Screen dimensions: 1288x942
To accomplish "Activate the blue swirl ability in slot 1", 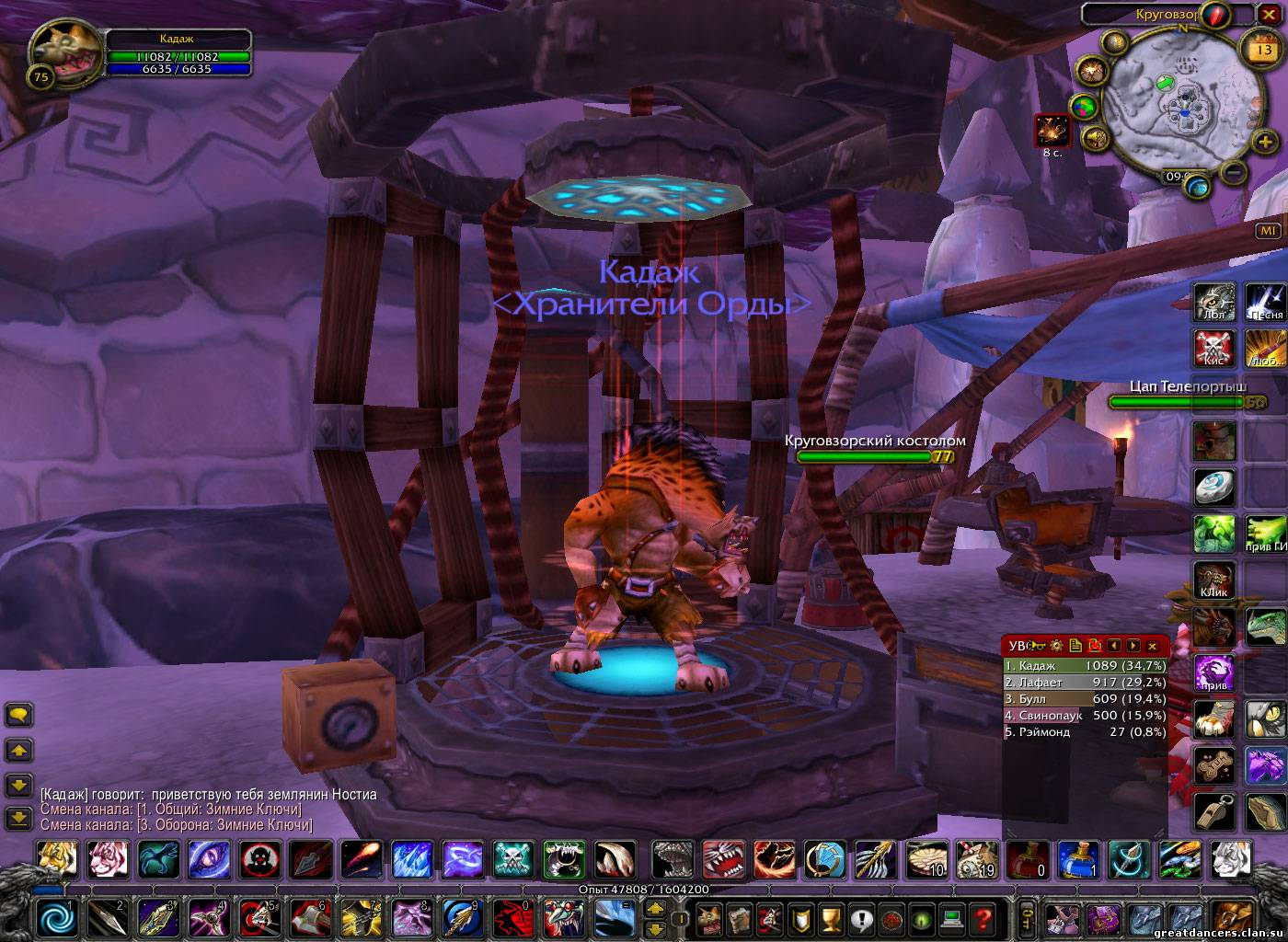I will click(57, 917).
